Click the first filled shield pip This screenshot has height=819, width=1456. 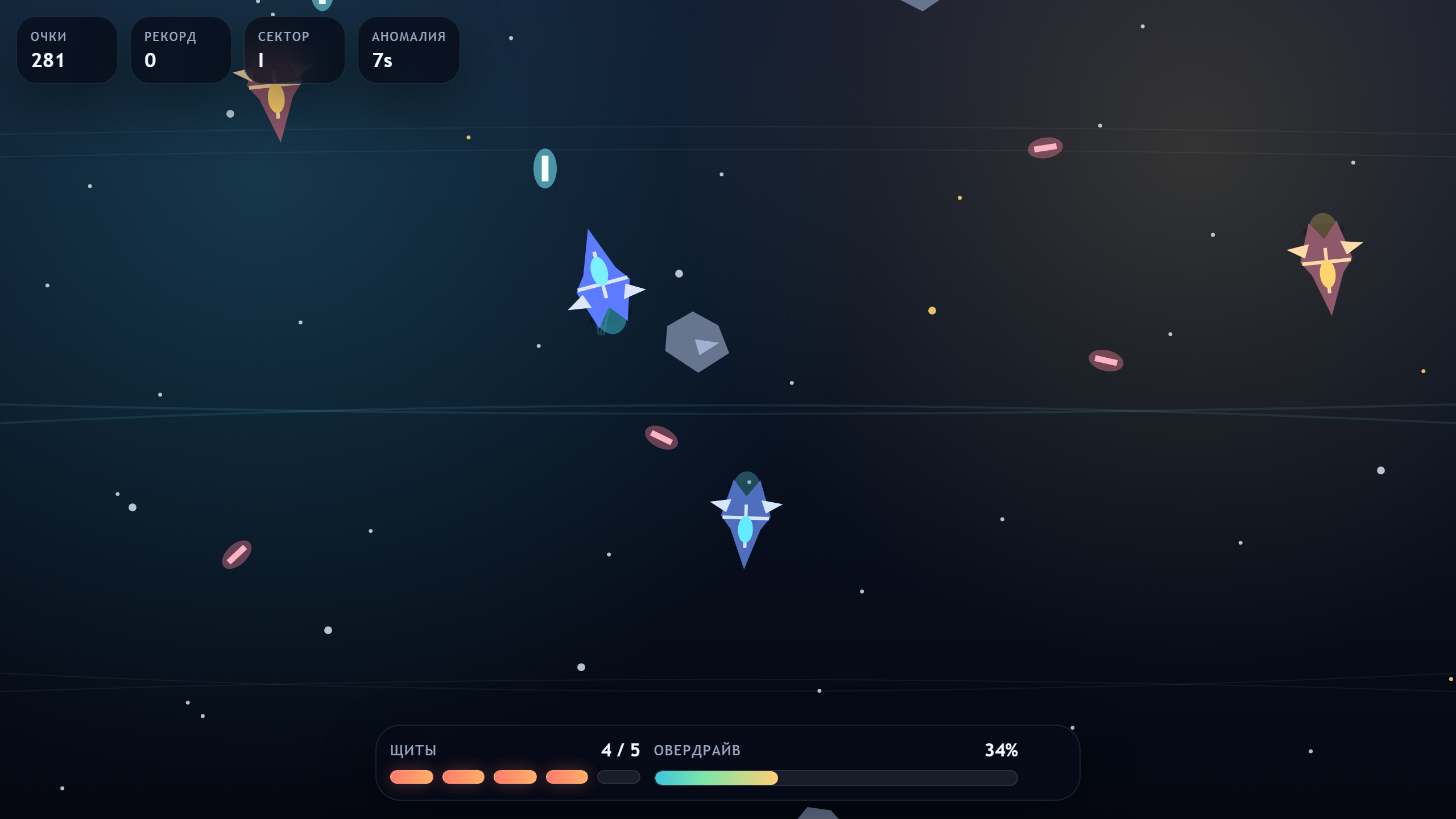point(412,777)
